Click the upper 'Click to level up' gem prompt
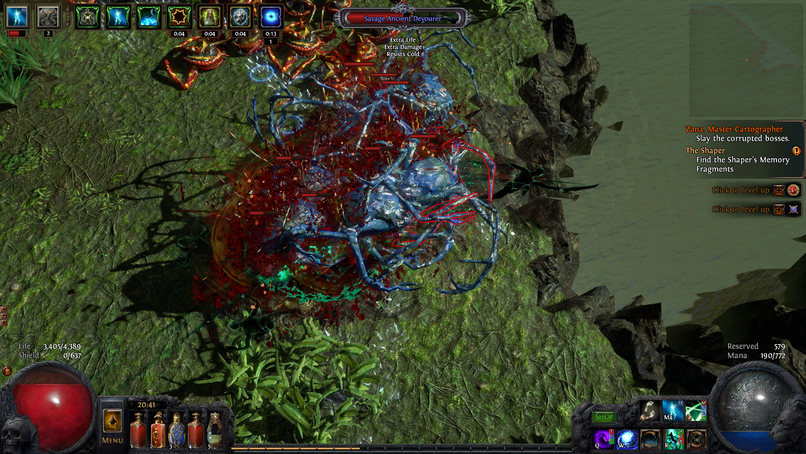Viewport: 806px width, 454px height. tap(741, 189)
